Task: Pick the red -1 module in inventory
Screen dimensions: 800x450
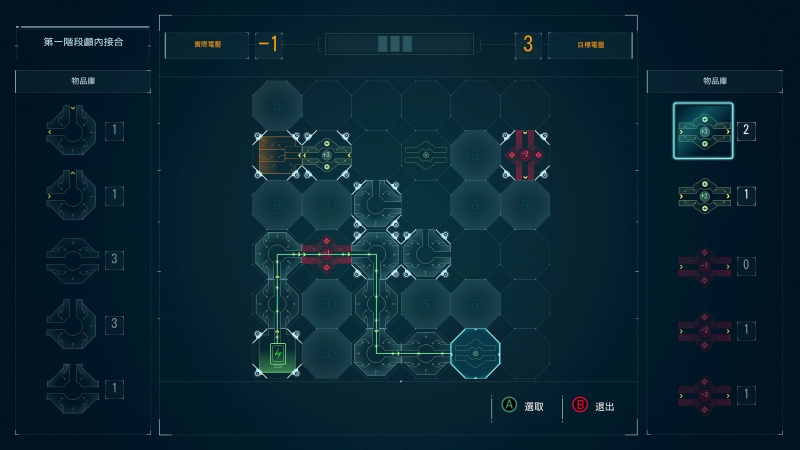Action: (x=703, y=265)
